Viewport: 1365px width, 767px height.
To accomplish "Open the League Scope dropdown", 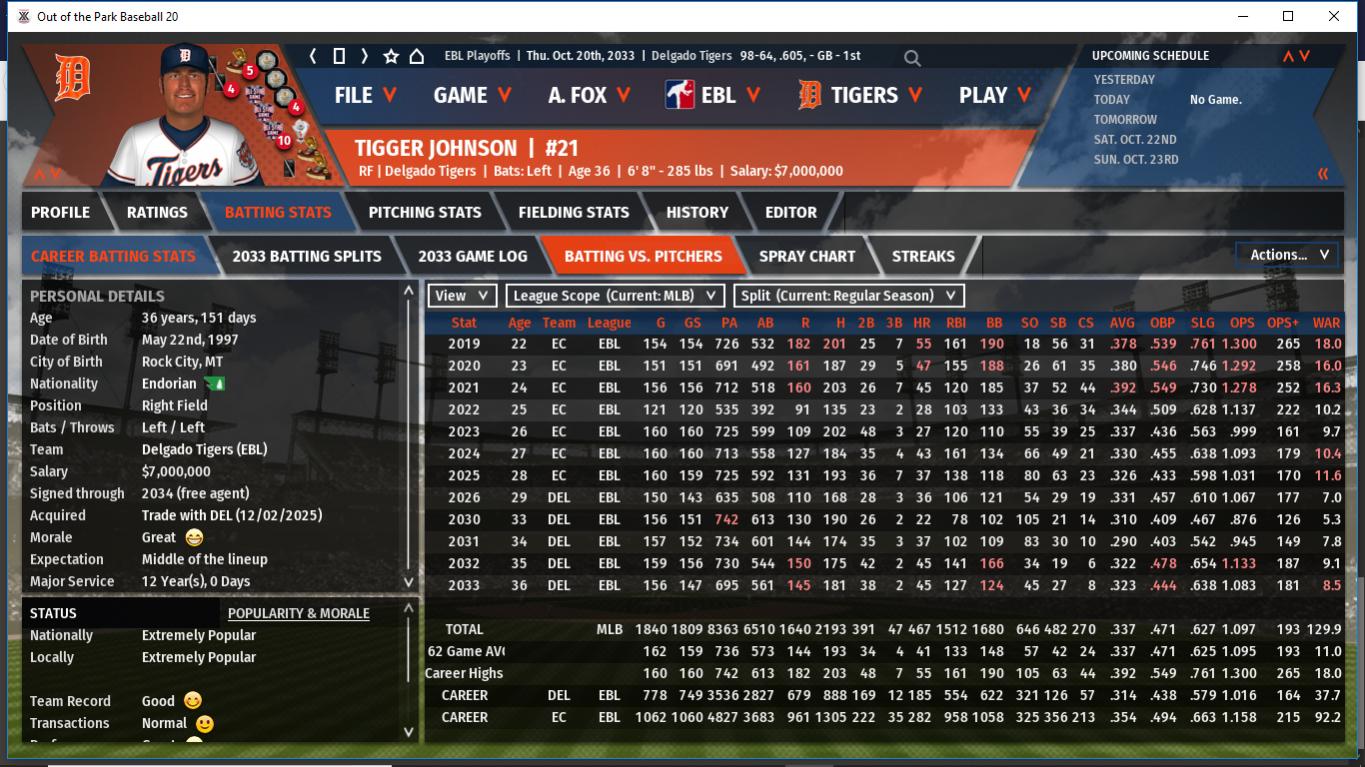I will tap(615, 296).
